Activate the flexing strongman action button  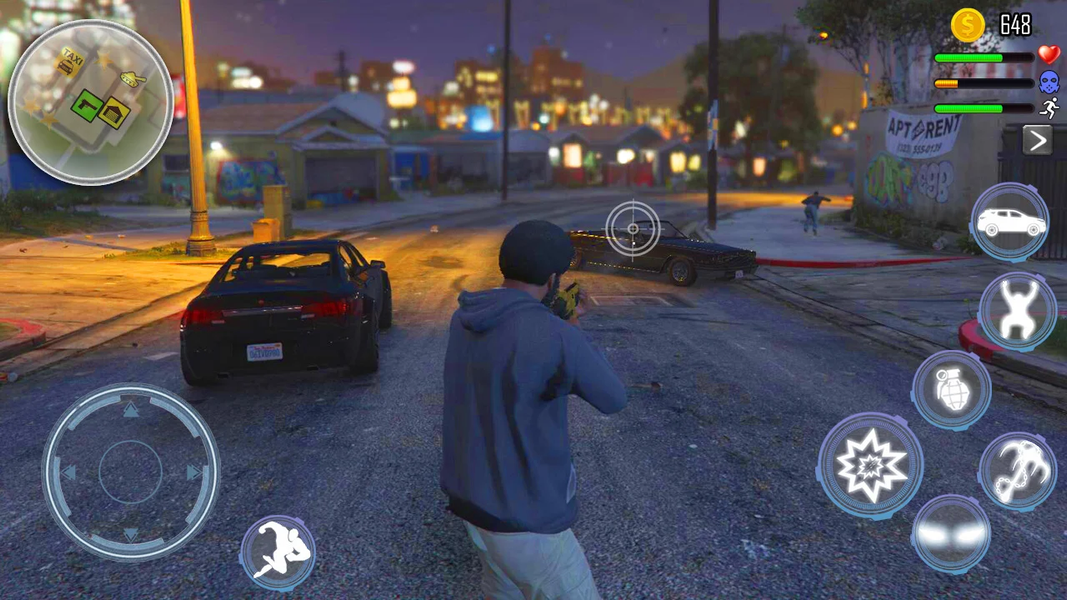tap(1017, 311)
